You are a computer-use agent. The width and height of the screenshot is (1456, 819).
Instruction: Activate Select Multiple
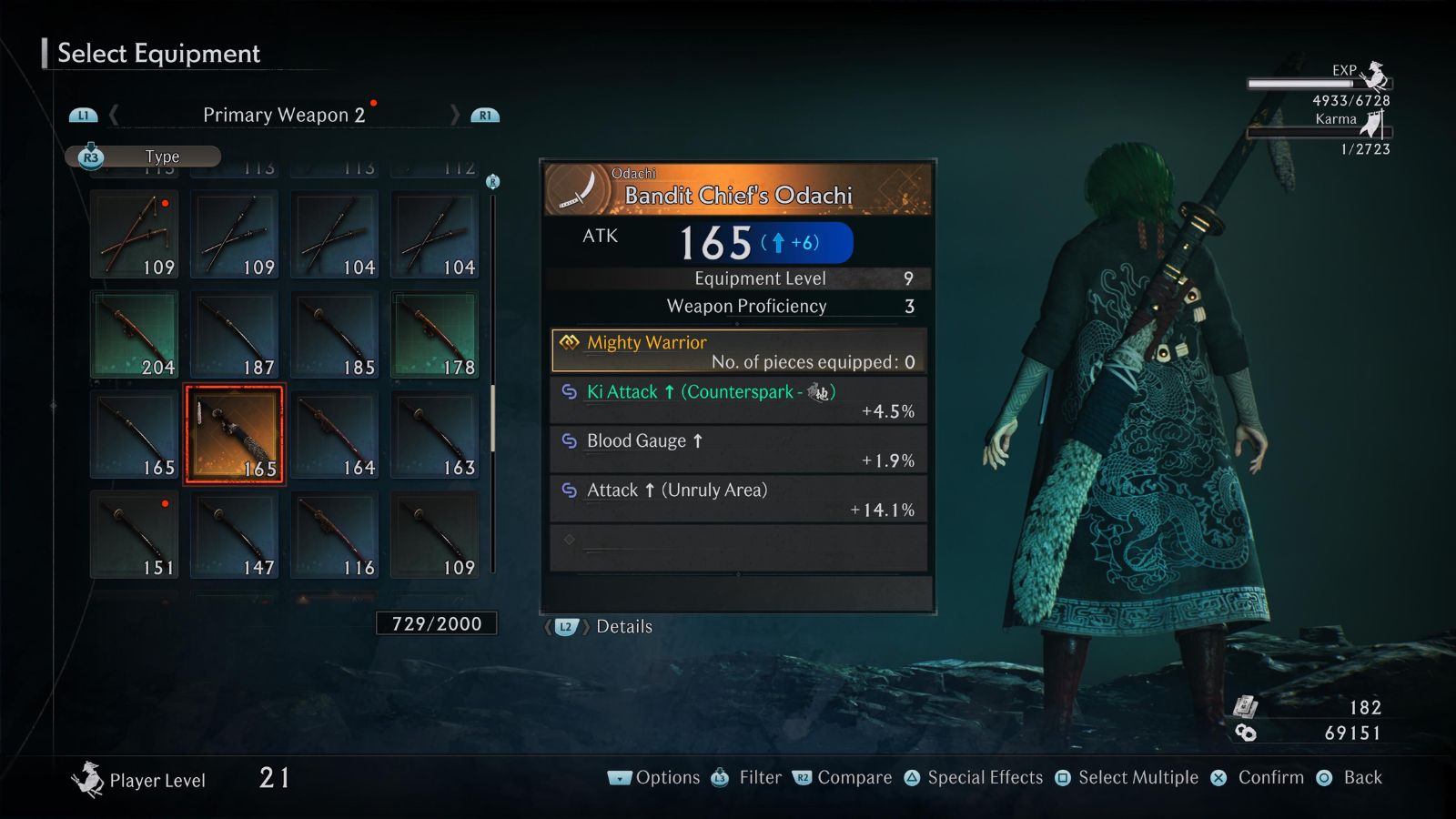(1127, 777)
